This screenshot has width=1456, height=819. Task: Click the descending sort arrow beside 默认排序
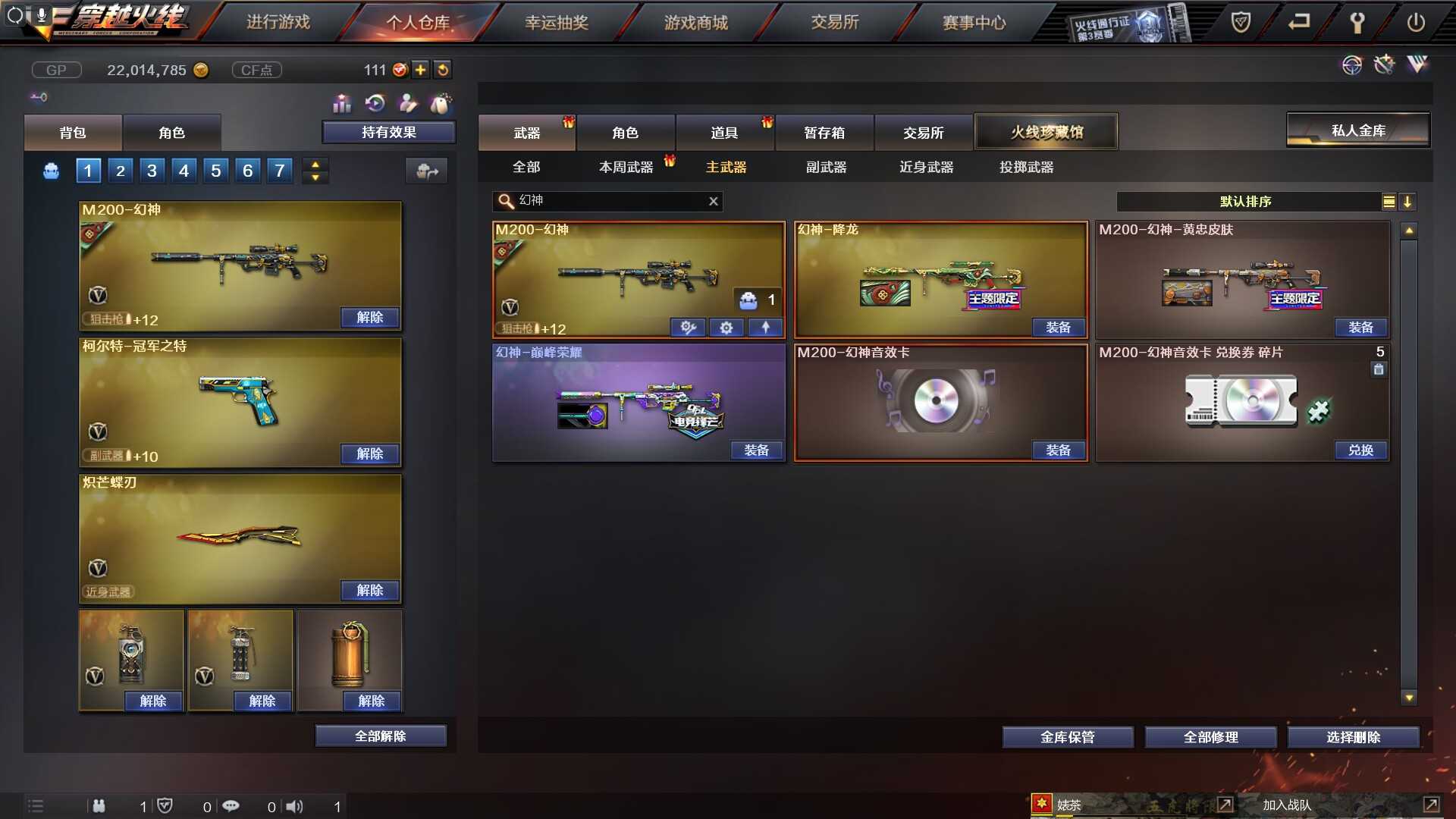coord(1409,202)
